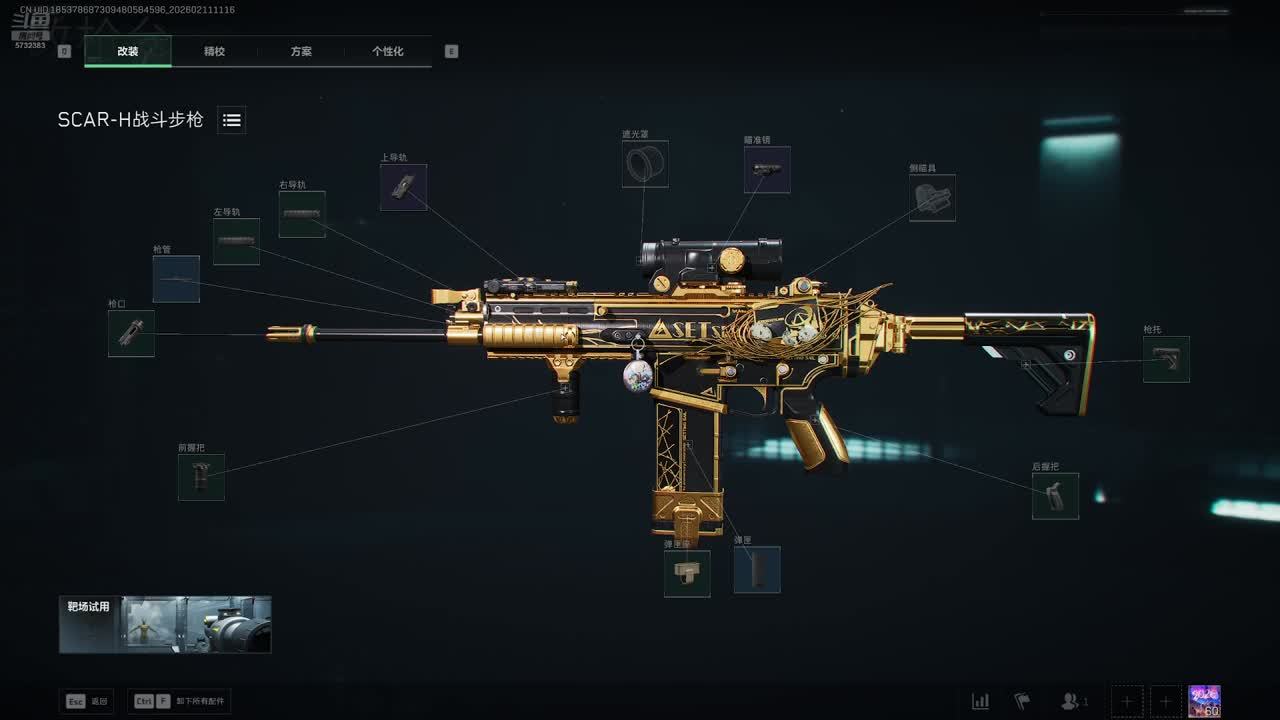Start the 靶场试用 firing range trial
The width and height of the screenshot is (1280, 720).
click(165, 625)
